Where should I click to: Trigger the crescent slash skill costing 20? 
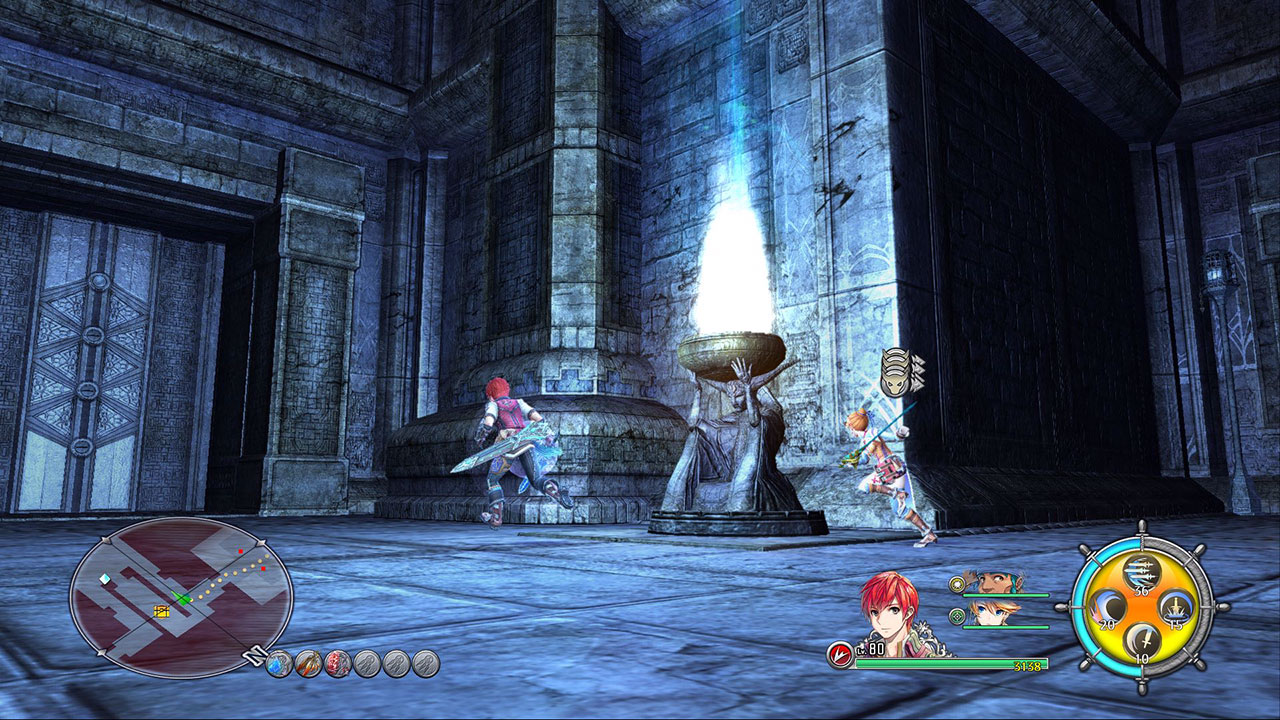click(1108, 608)
